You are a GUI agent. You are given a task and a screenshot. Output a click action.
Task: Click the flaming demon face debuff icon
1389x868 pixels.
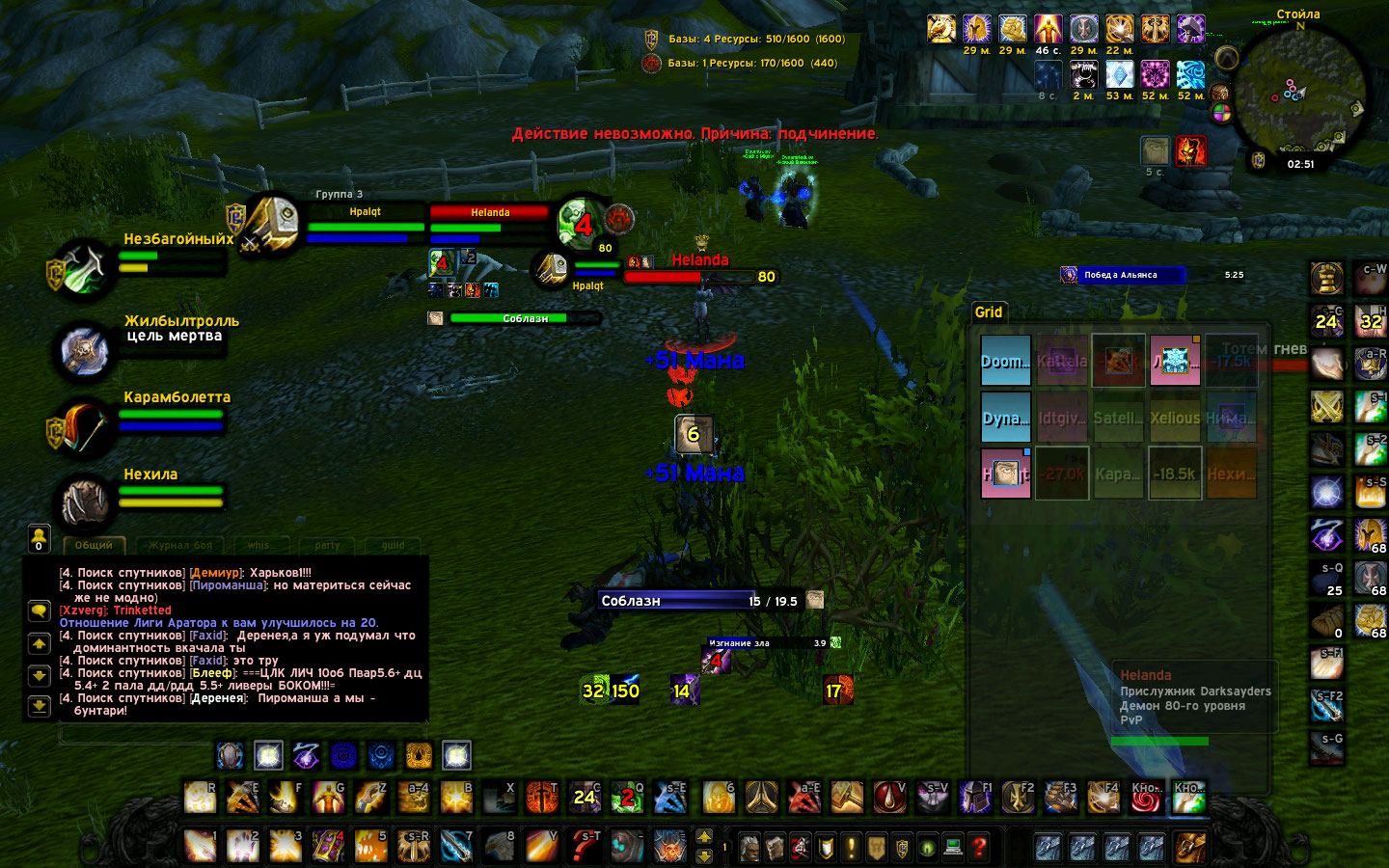1189,150
